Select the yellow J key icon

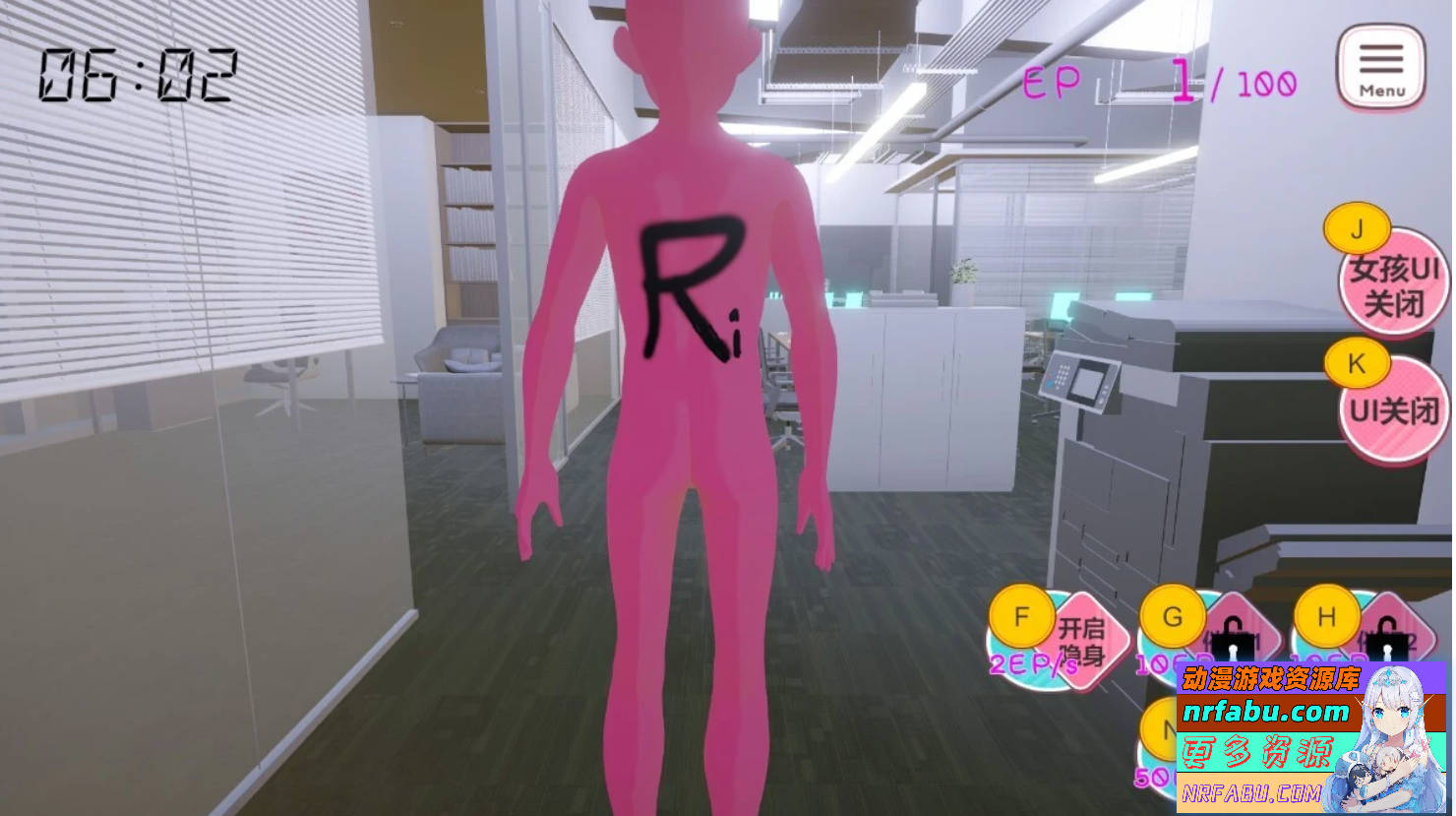pos(1358,228)
